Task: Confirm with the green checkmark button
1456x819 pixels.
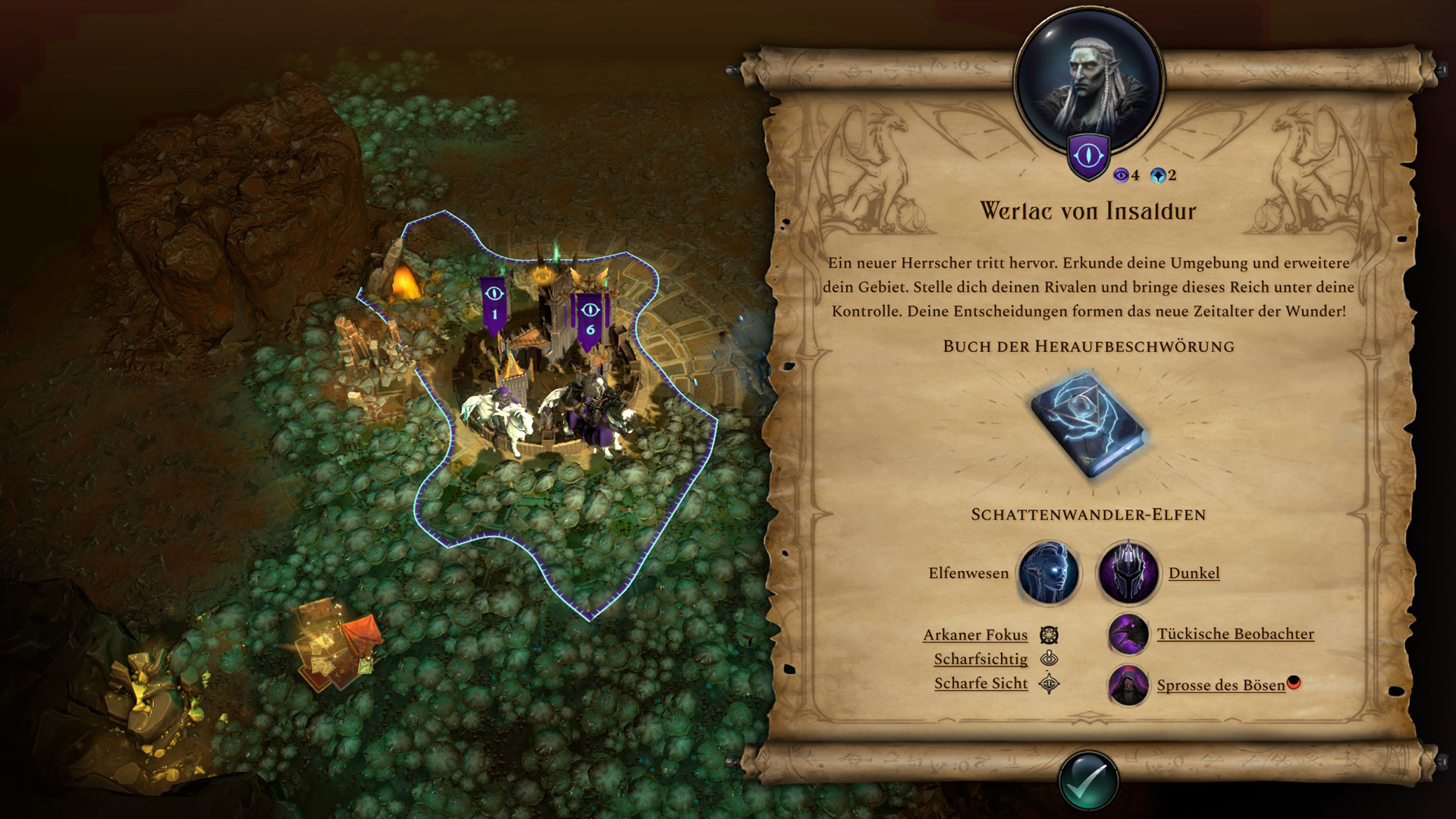Action: click(x=1088, y=782)
